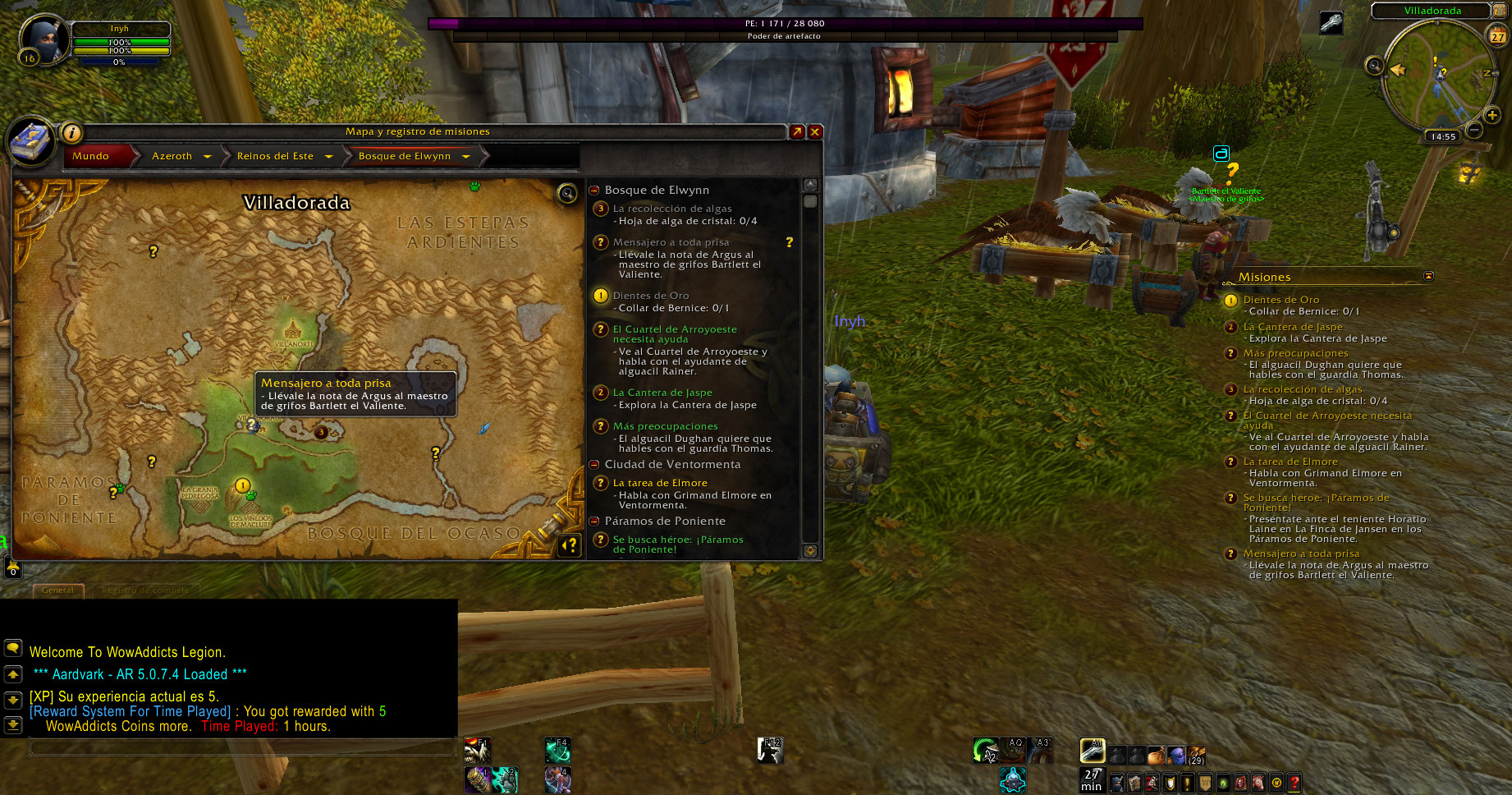Maximize the map with the arrow button
This screenshot has height=795, width=1512.
point(797,131)
